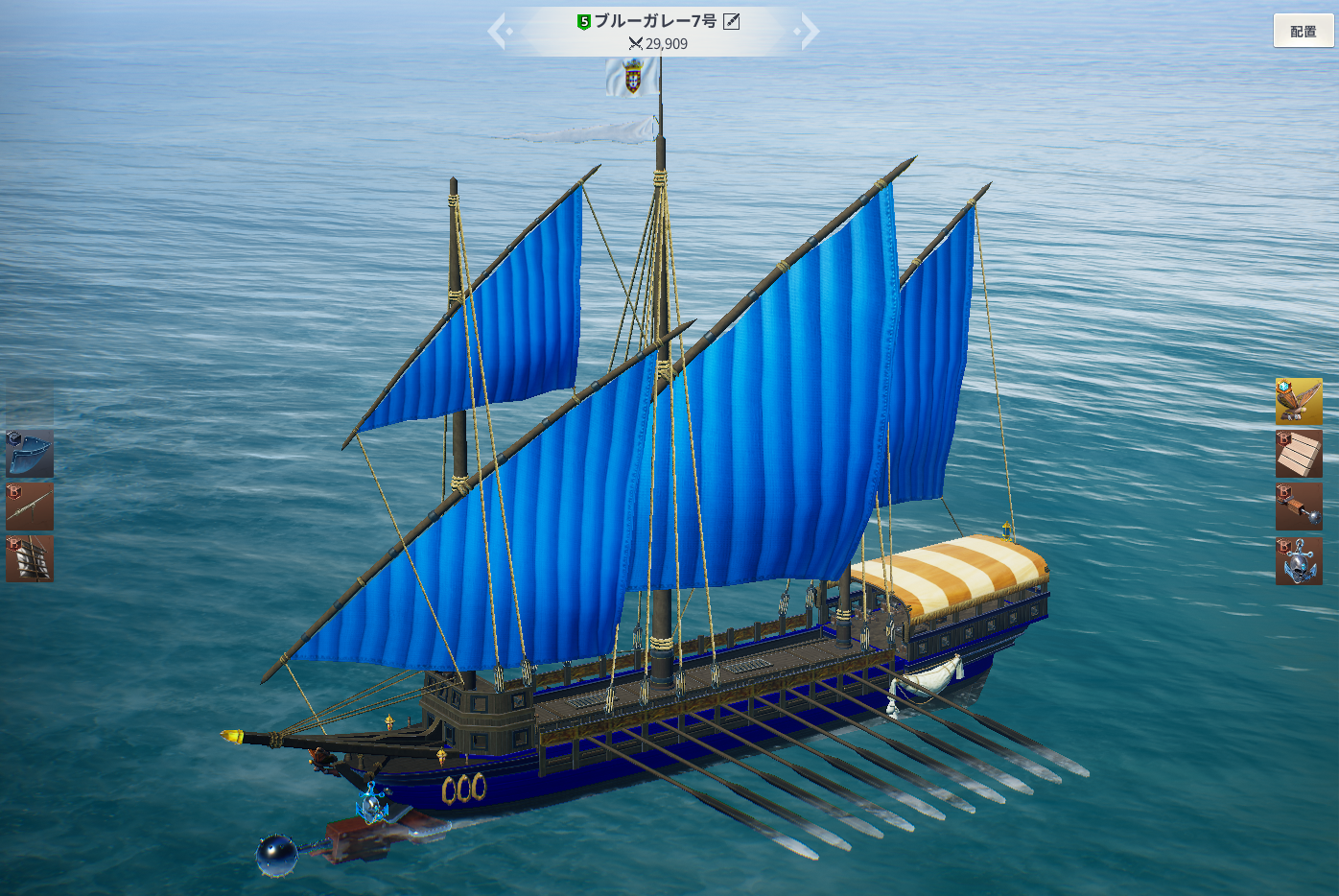Switch to the next ship with right arrow
The height and width of the screenshot is (896, 1339).
click(x=809, y=32)
